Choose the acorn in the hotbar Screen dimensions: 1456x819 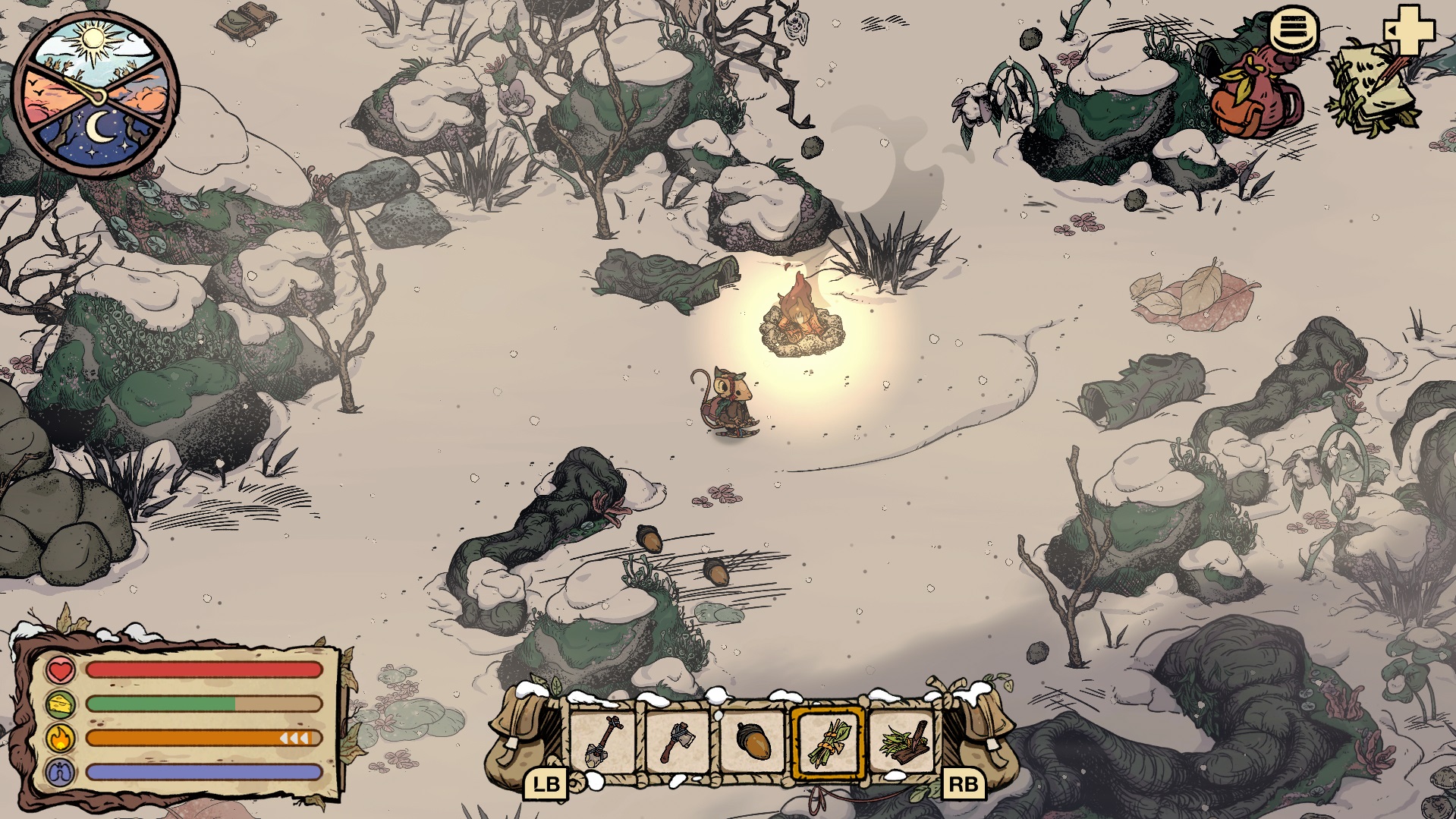point(753,742)
